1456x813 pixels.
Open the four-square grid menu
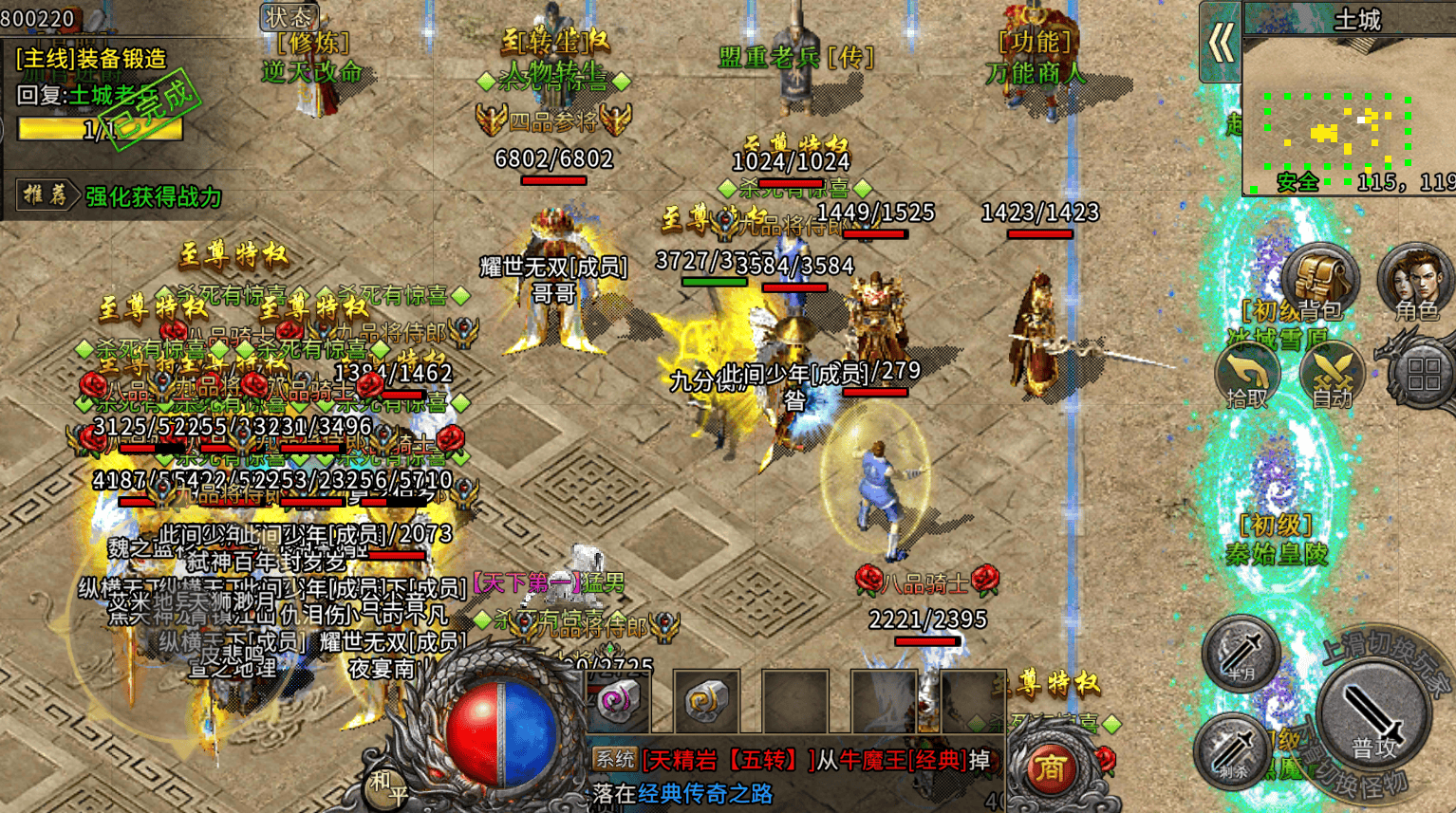(1424, 374)
